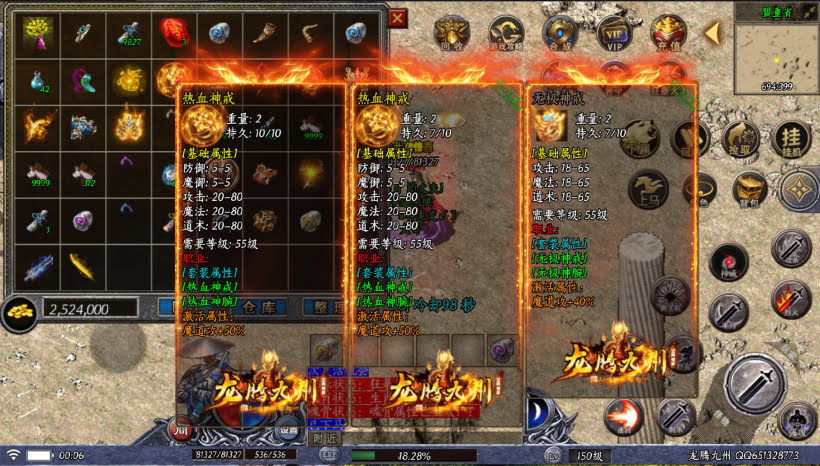Mount up with the 上马 button
Image resolution: width=820 pixels, height=466 pixels.
coord(648,189)
